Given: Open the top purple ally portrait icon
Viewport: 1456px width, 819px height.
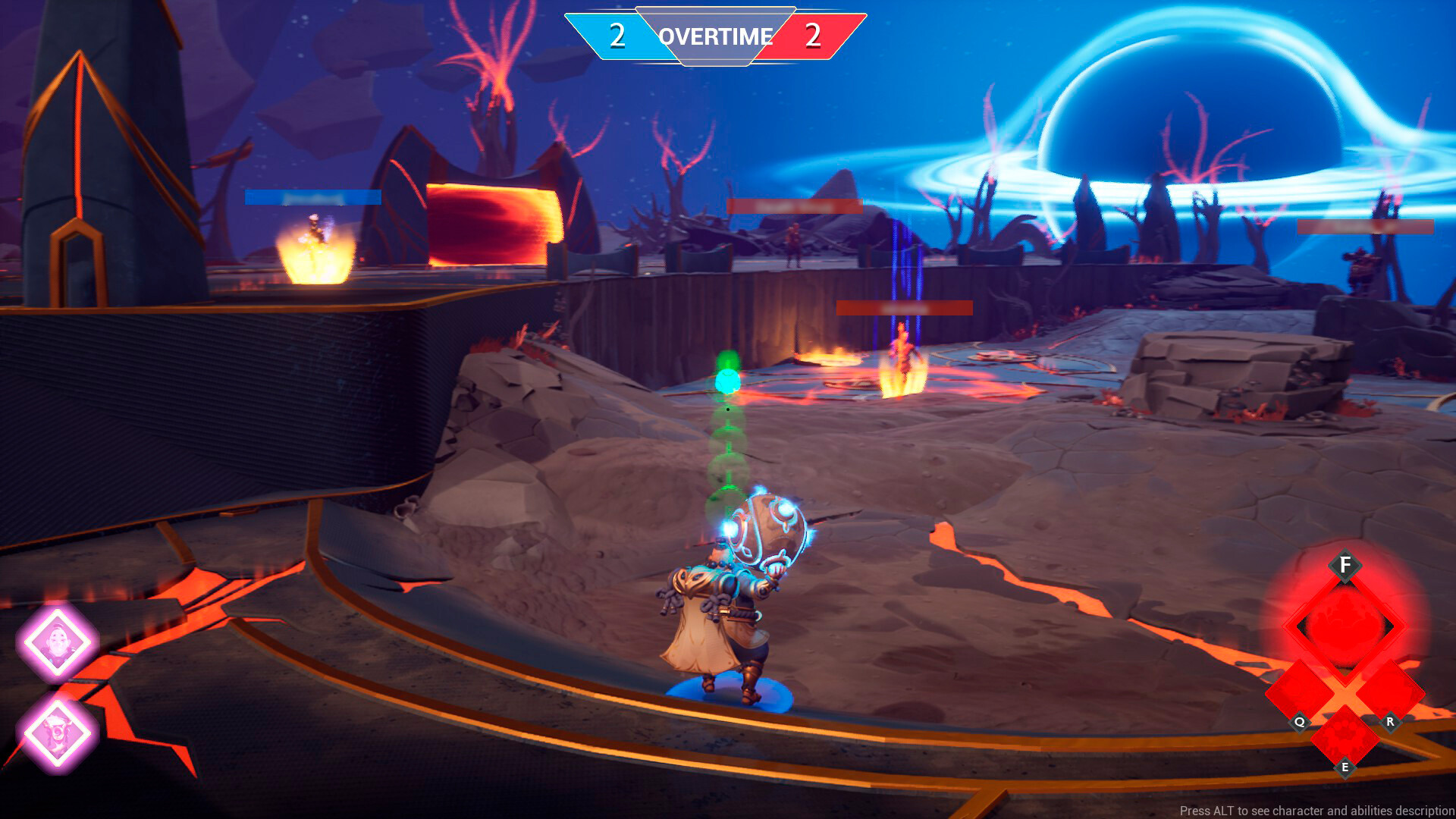Looking at the screenshot, I should click(59, 641).
